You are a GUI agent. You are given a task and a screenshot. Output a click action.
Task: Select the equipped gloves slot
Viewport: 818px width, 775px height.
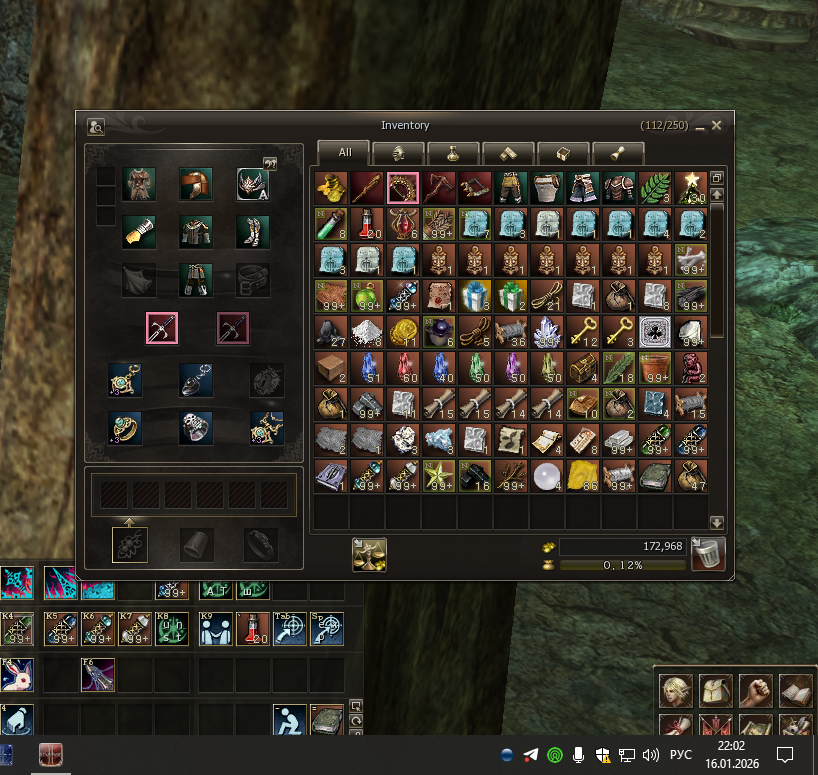click(x=139, y=232)
